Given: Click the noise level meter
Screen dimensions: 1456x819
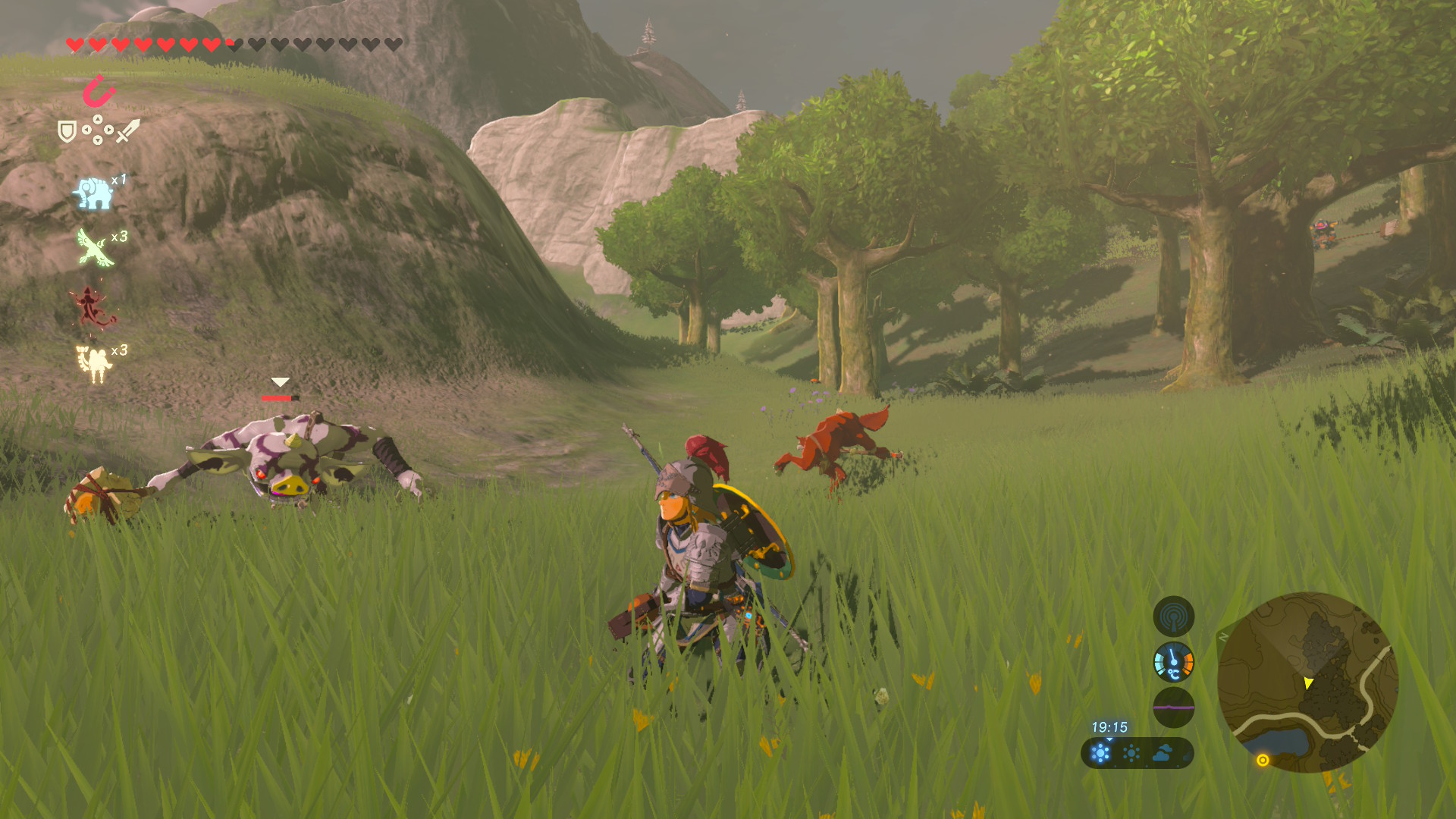Looking at the screenshot, I should [1173, 707].
